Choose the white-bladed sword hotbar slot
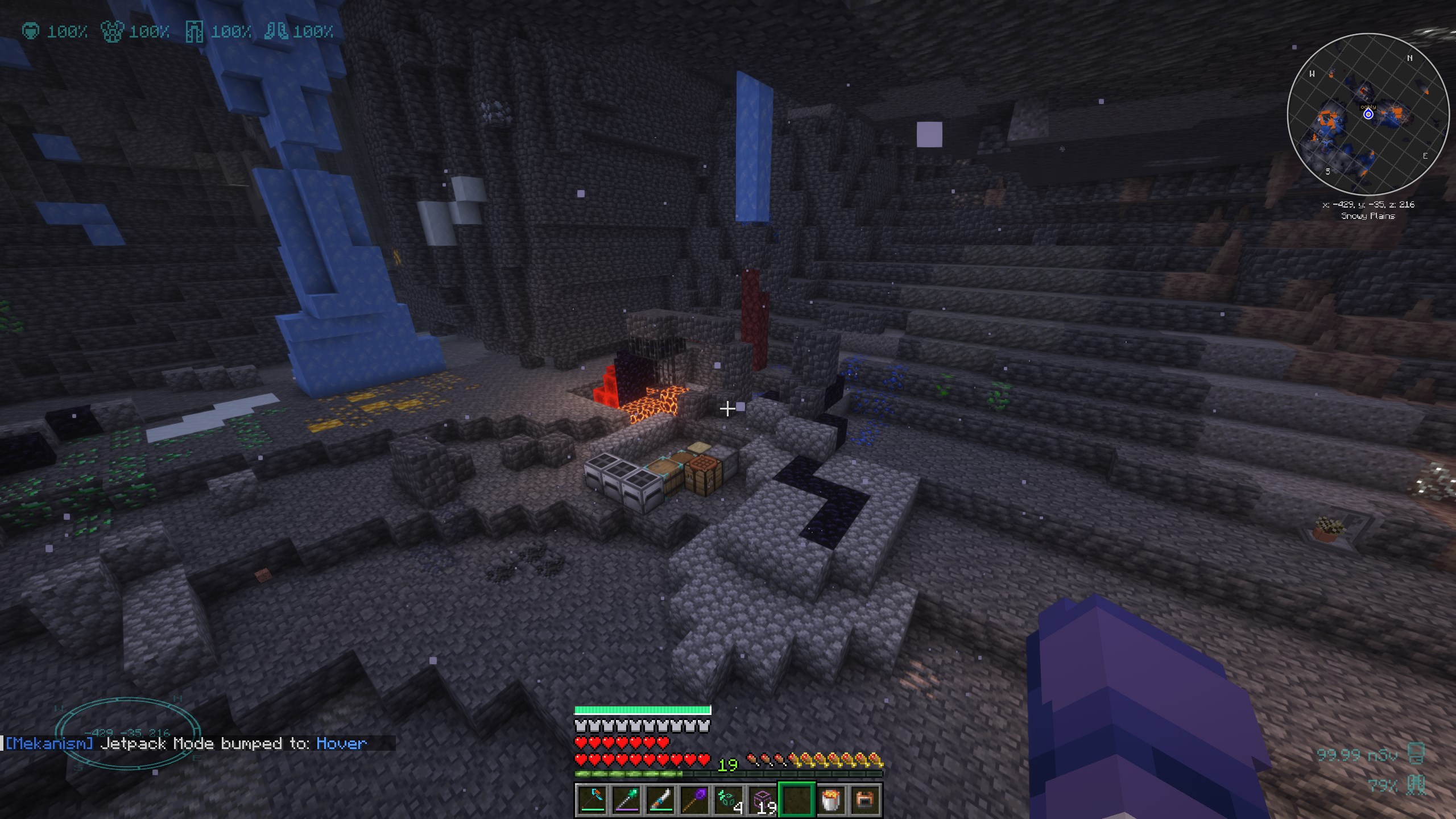Viewport: 1456px width, 819px height. click(x=660, y=800)
